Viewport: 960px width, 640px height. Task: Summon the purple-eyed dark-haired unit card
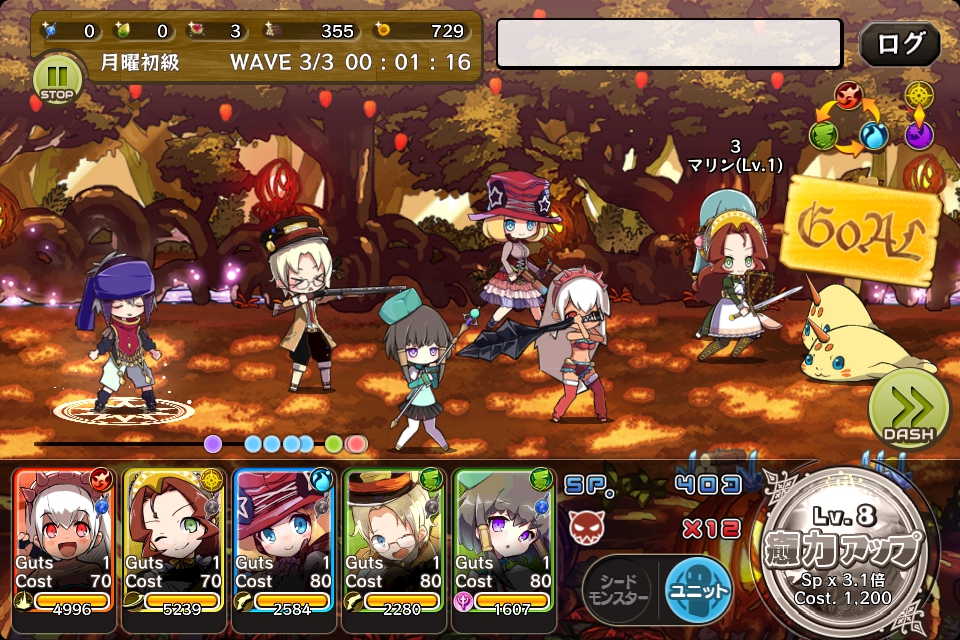505,540
